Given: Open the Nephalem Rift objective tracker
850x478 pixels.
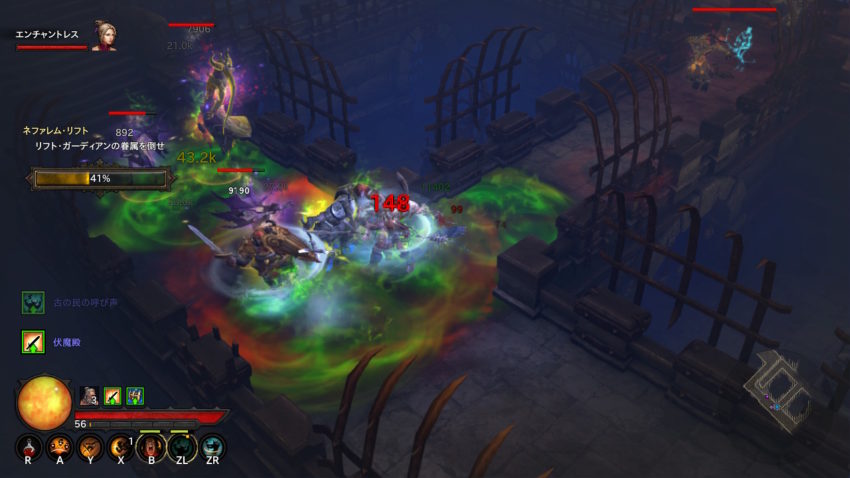Looking at the screenshot, I should click(x=71, y=131).
